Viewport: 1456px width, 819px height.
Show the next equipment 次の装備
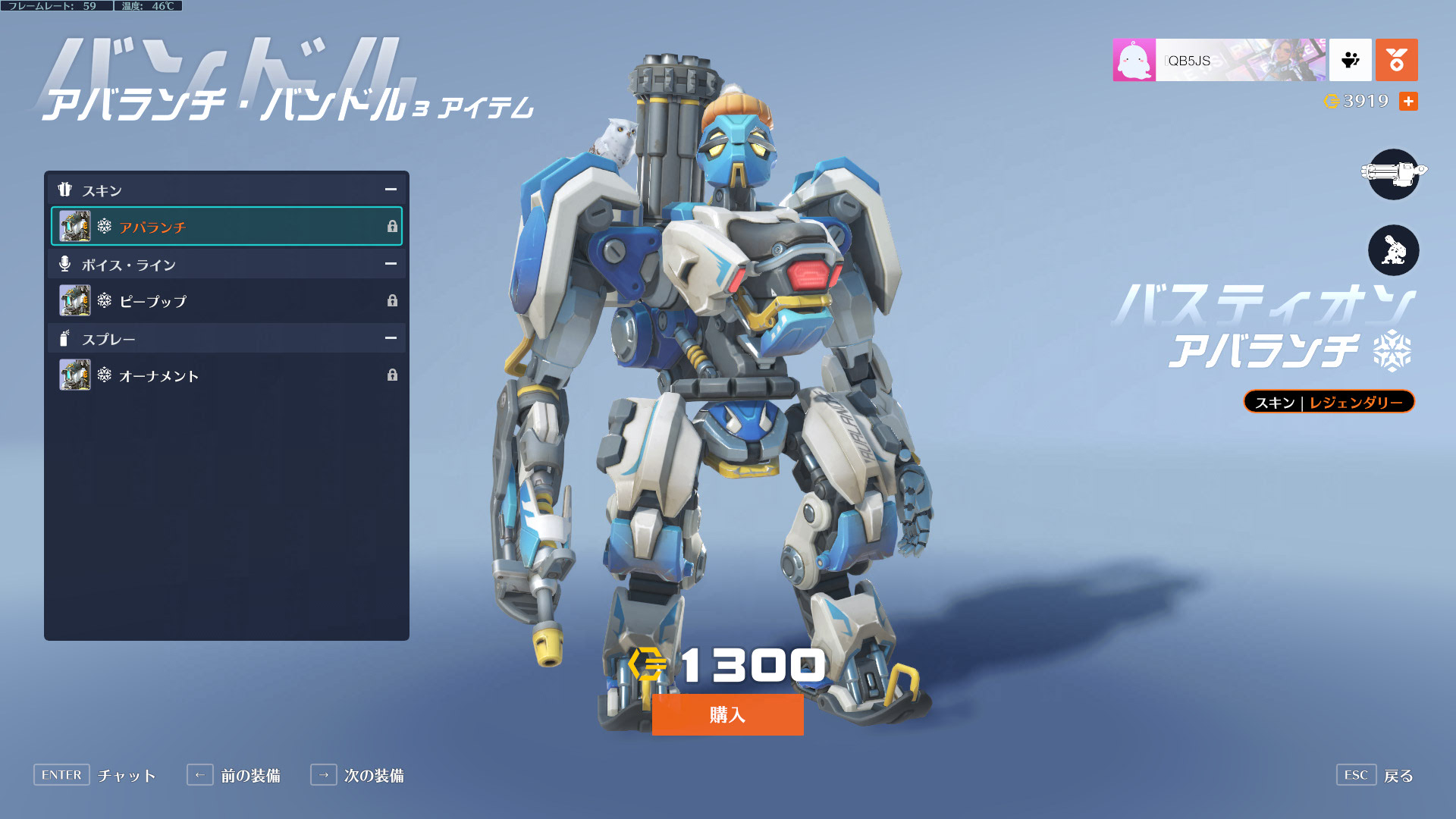pyautogui.click(x=357, y=775)
